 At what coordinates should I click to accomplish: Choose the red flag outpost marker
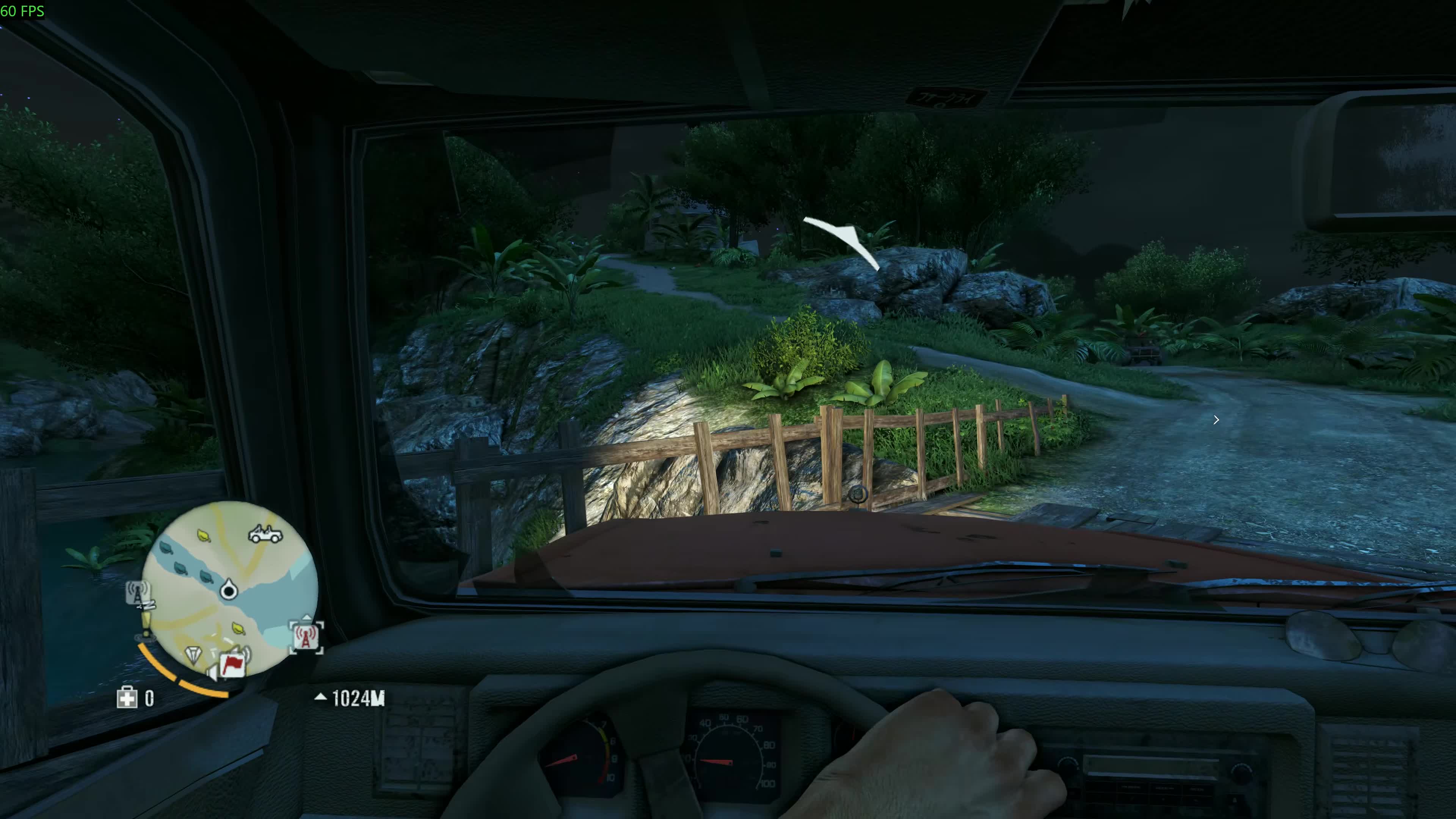tap(232, 665)
